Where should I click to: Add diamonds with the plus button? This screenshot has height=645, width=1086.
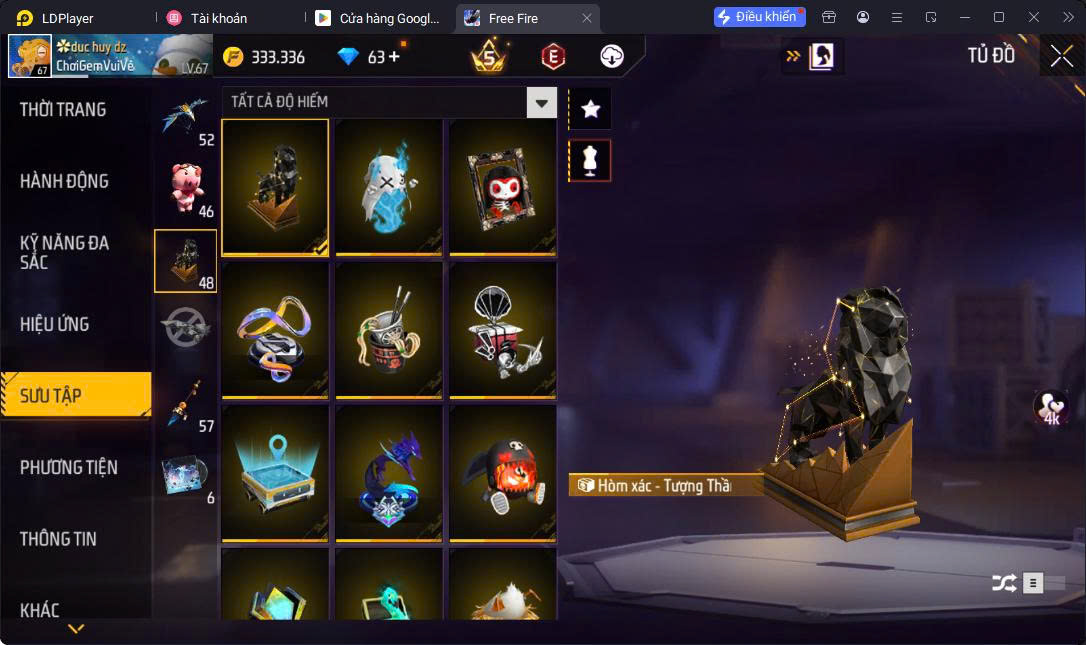point(394,56)
